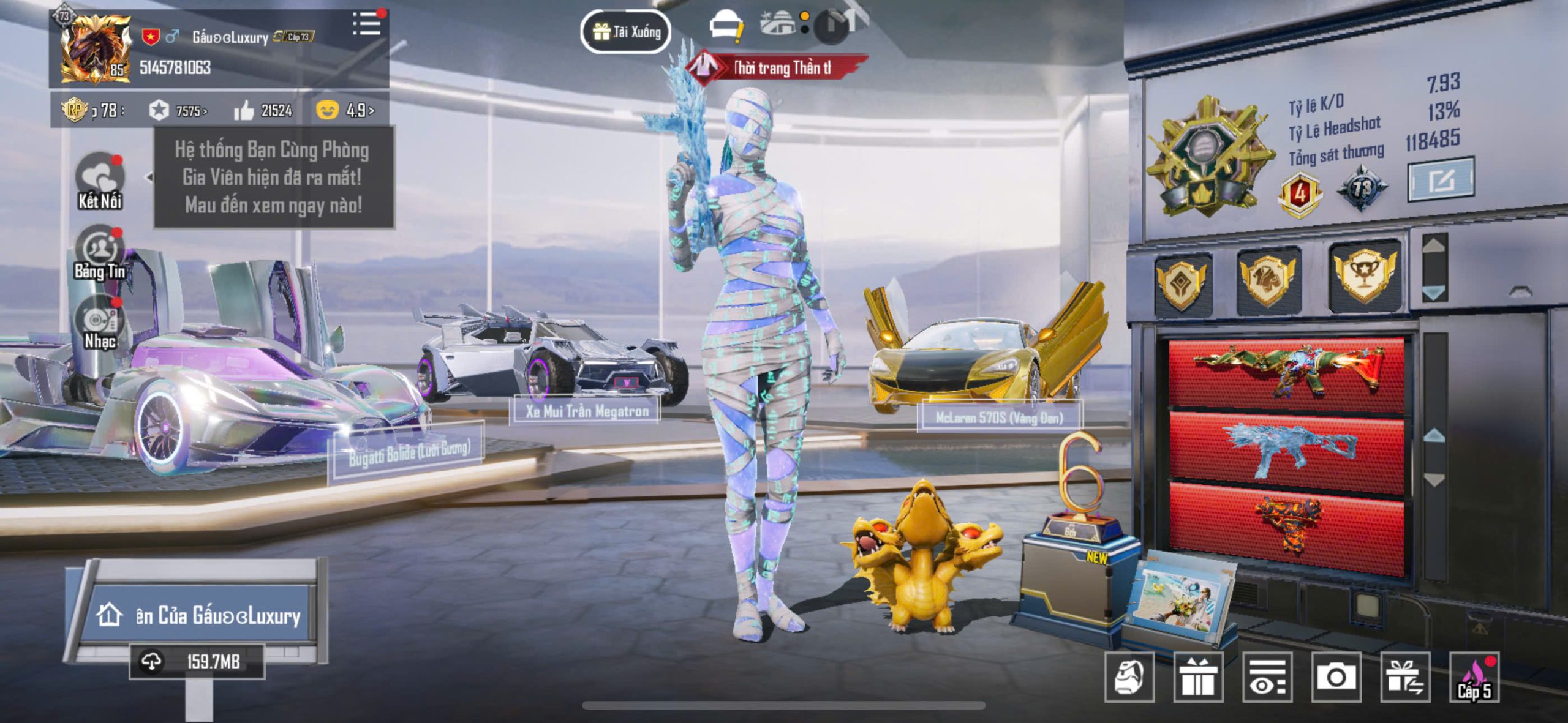Tap the Tải Xuống download button

click(x=625, y=31)
